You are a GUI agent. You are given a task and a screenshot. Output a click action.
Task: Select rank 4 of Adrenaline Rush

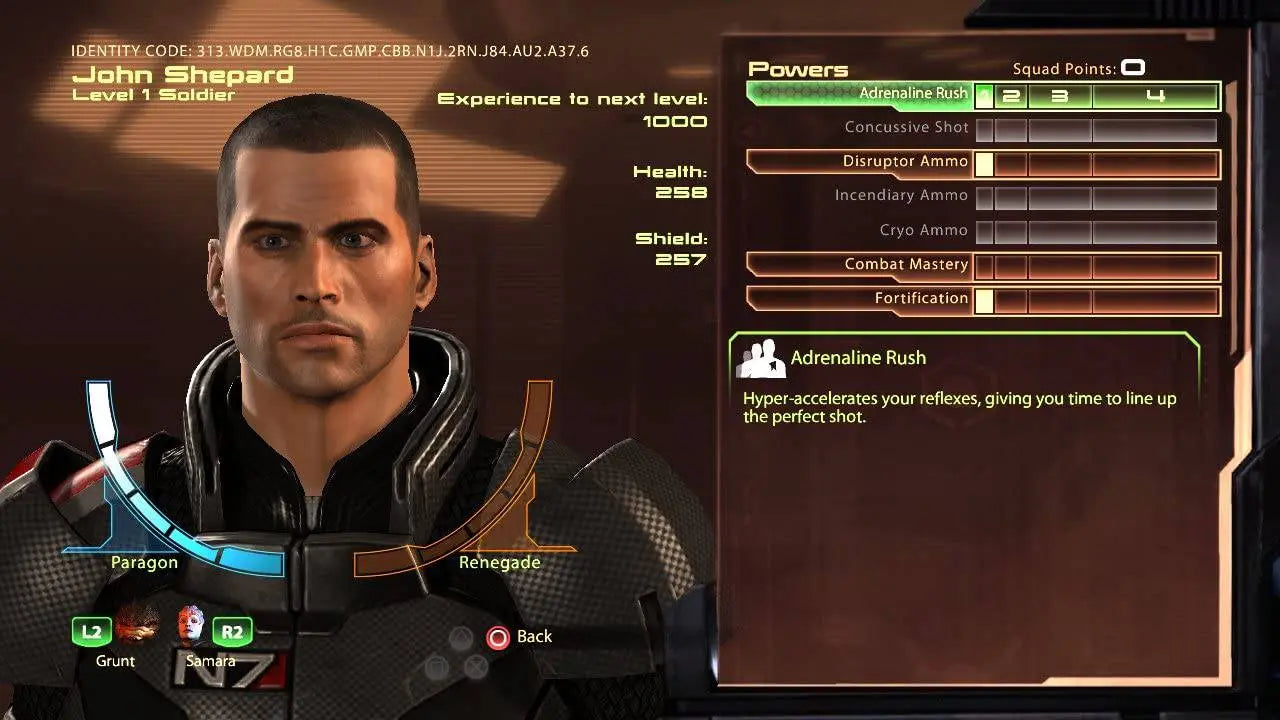coord(1157,96)
